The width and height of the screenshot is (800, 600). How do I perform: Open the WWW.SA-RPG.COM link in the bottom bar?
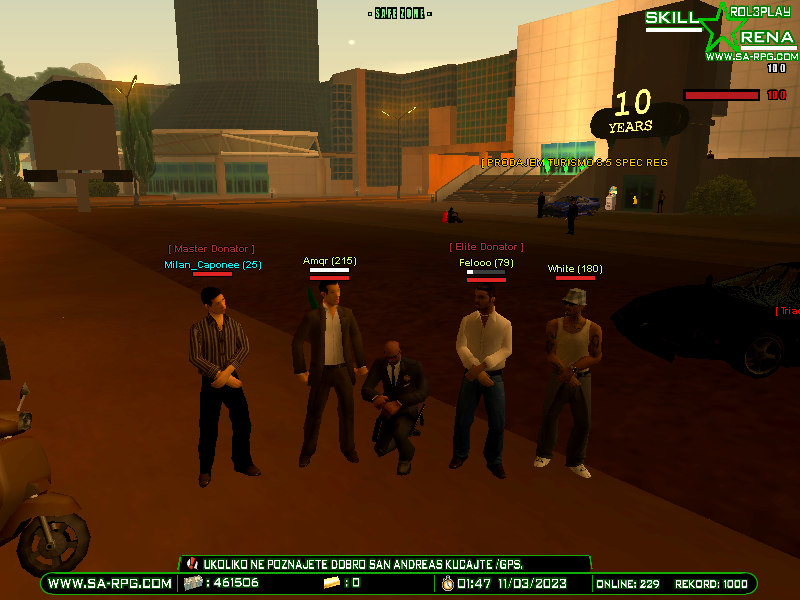110,583
